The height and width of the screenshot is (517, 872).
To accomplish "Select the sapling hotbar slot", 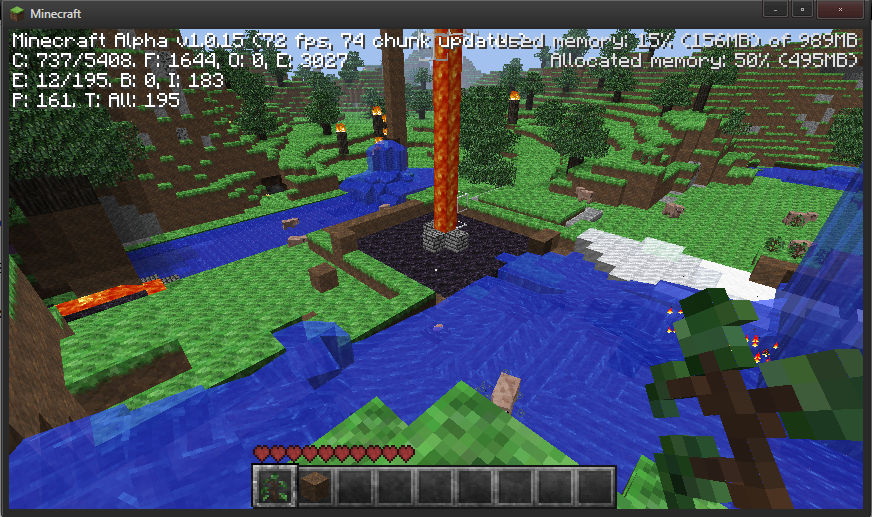I will 273,486.
